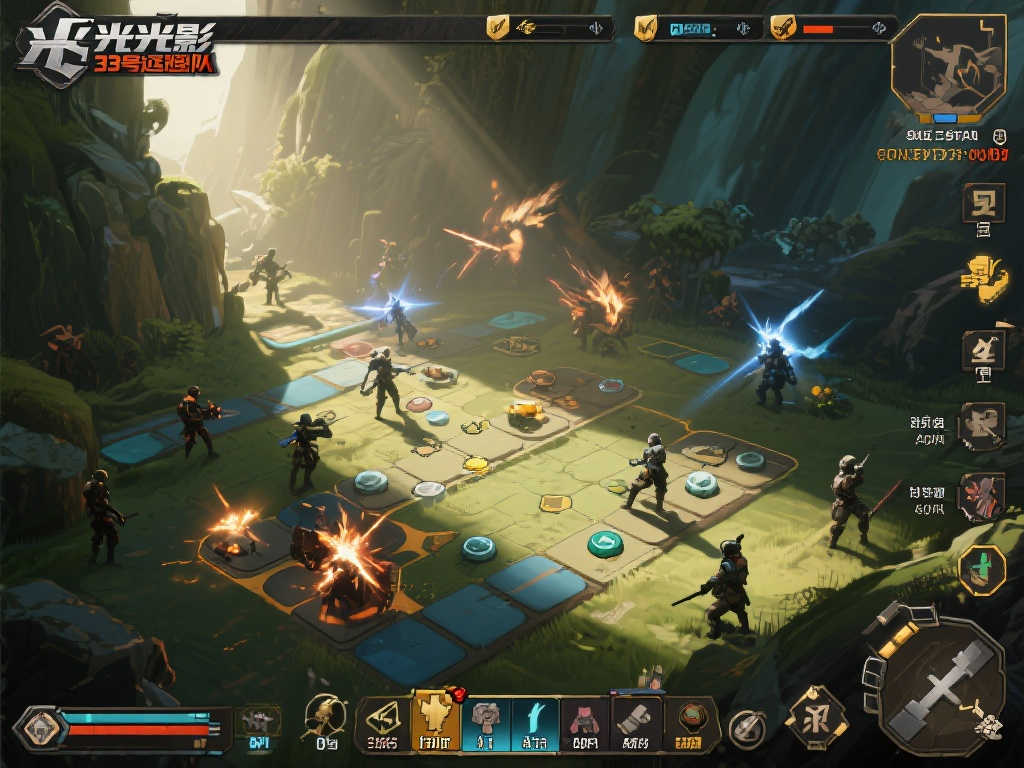Select the pink creature hotbar slot
The width and height of the screenshot is (1024, 768).
pyautogui.click(x=583, y=718)
